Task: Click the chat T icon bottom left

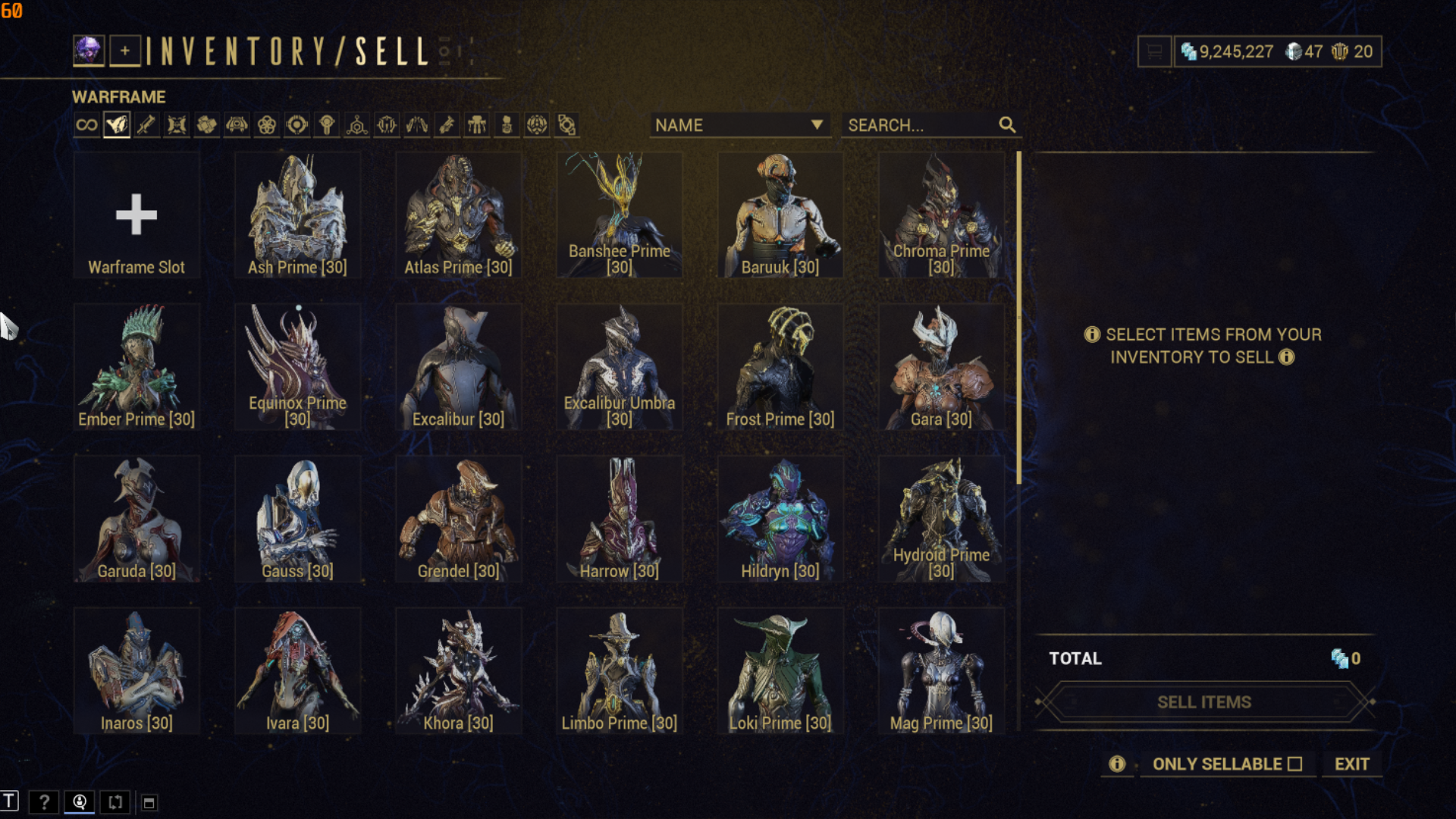Action: coord(11,802)
